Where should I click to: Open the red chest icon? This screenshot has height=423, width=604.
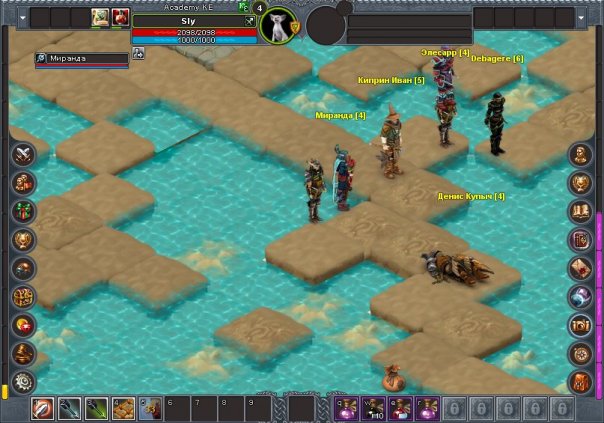pyautogui.click(x=23, y=325)
